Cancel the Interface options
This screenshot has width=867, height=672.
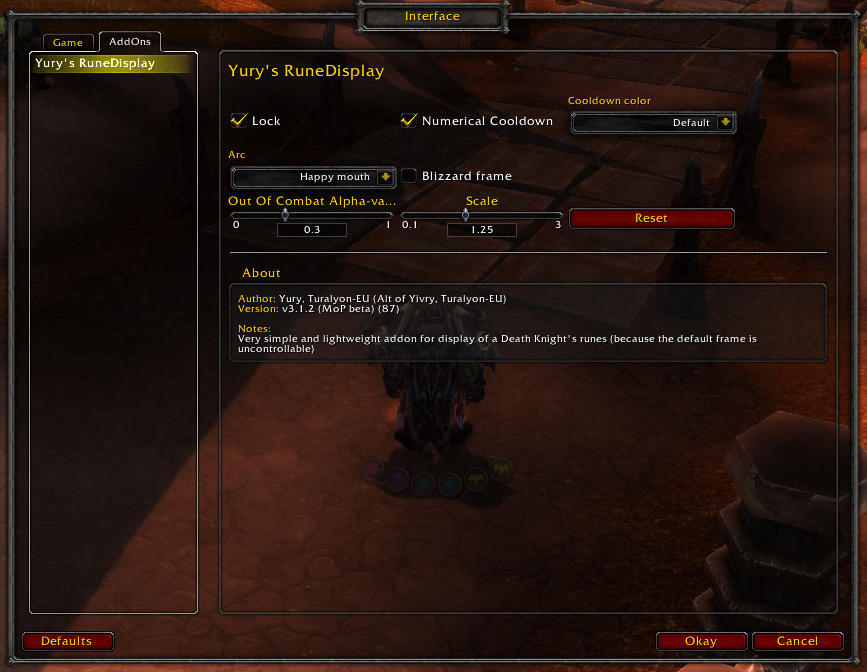[796, 641]
